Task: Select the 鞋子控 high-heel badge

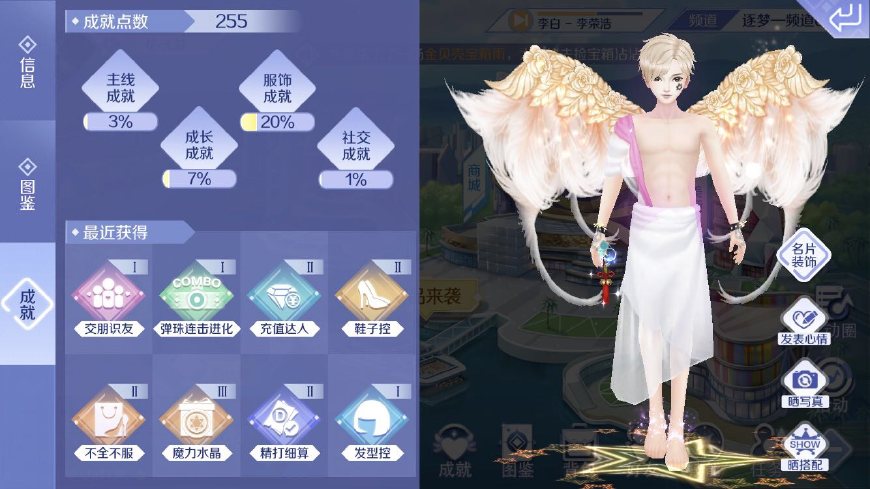Action: click(371, 297)
